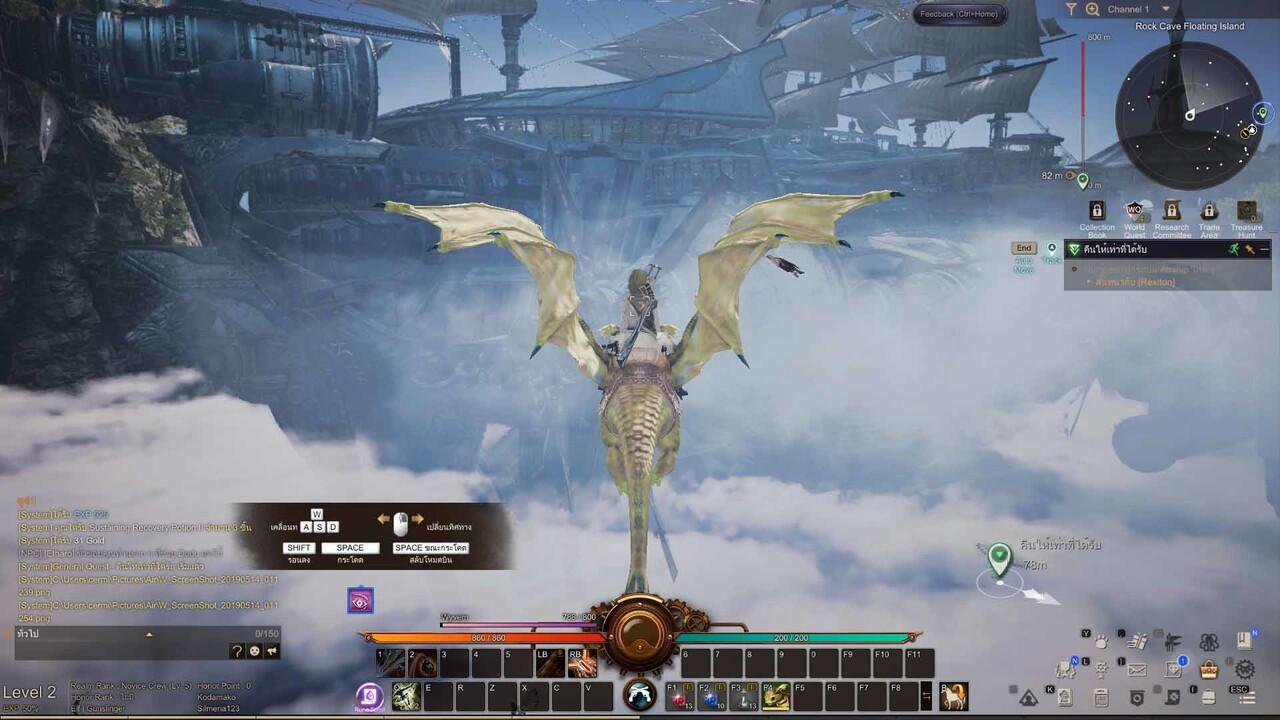Open the gear settings icon

coord(1245,669)
